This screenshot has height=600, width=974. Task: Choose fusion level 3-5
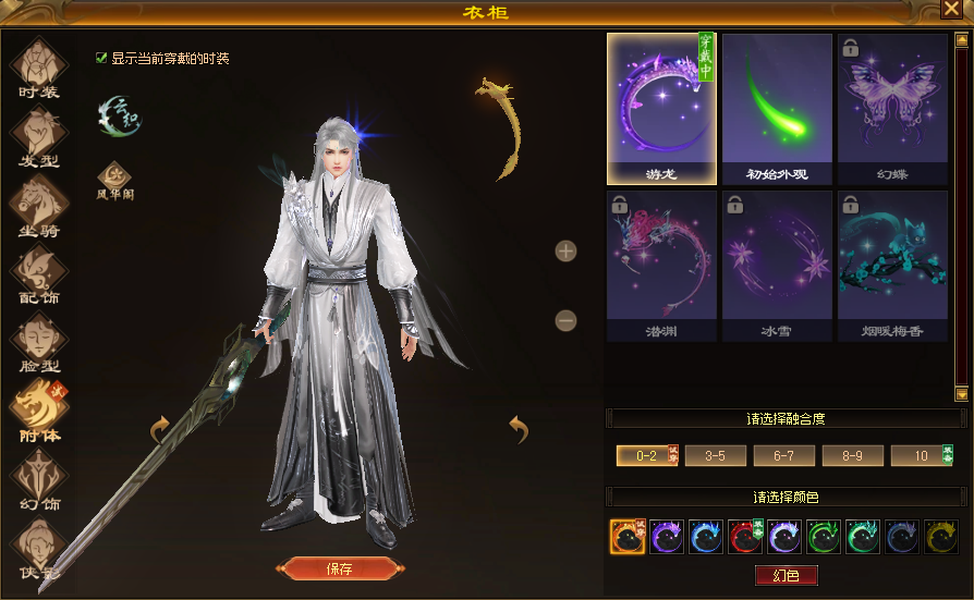(x=715, y=456)
